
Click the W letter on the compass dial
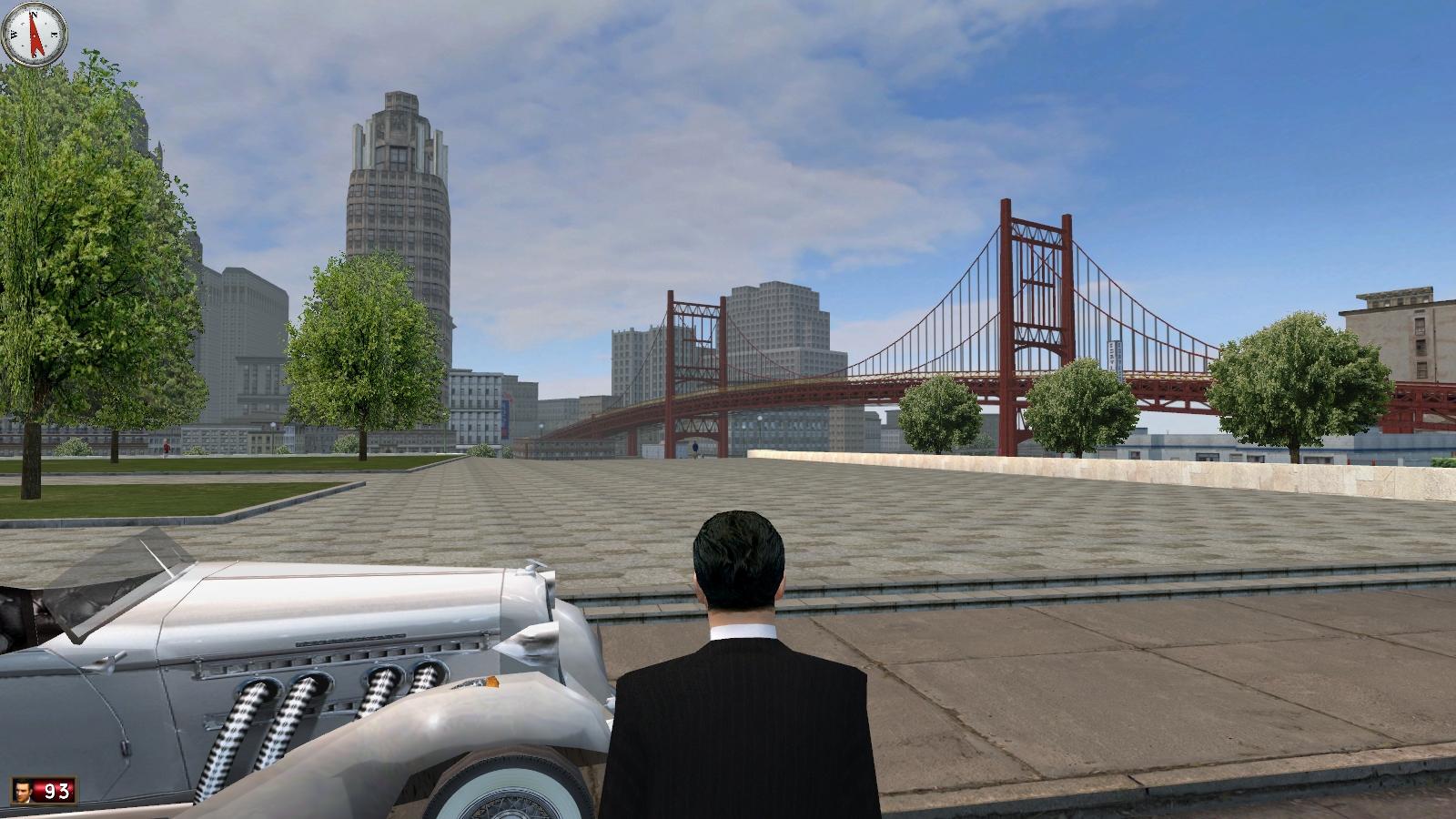tap(13, 35)
